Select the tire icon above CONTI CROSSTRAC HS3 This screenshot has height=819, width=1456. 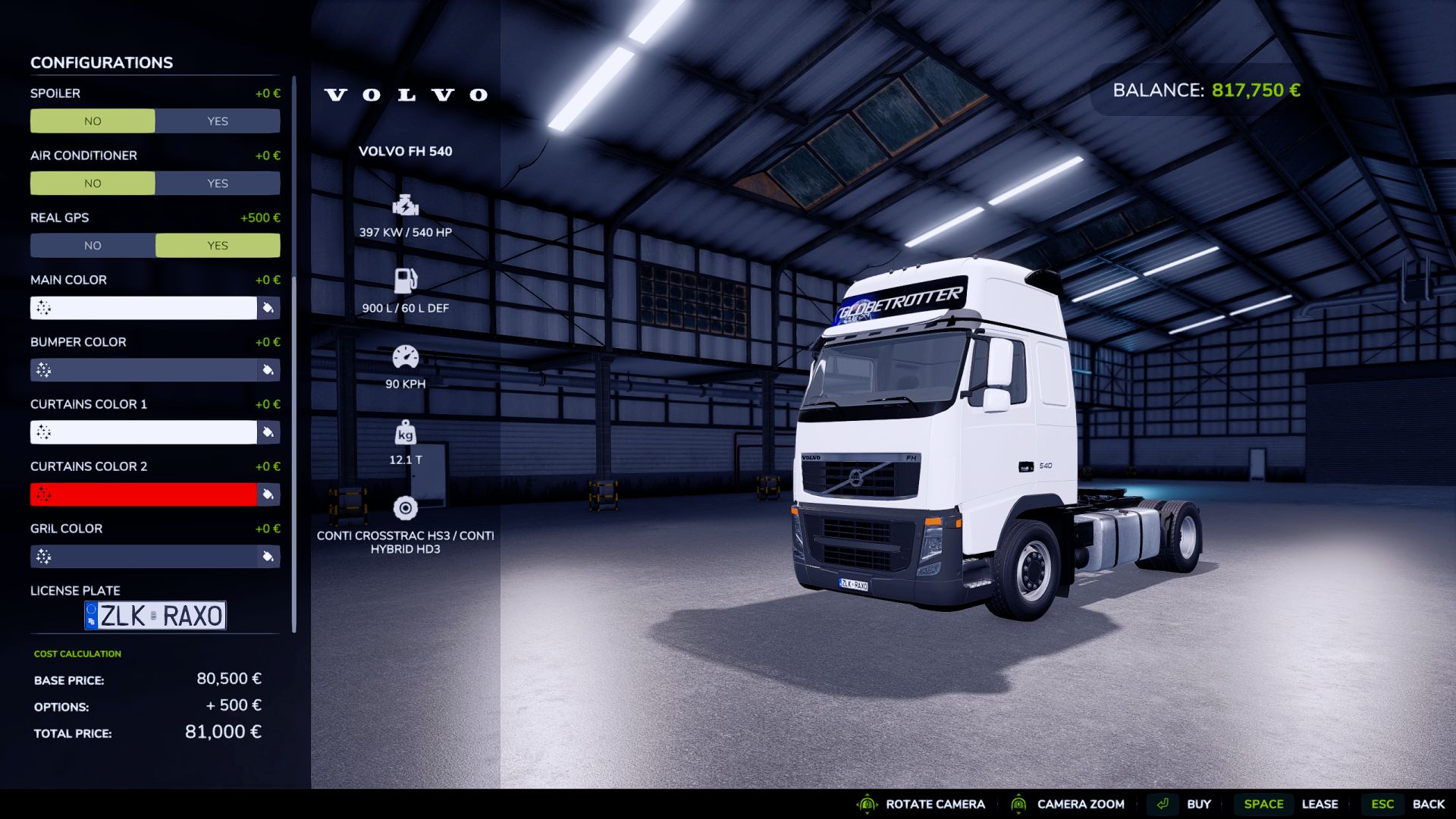405,507
